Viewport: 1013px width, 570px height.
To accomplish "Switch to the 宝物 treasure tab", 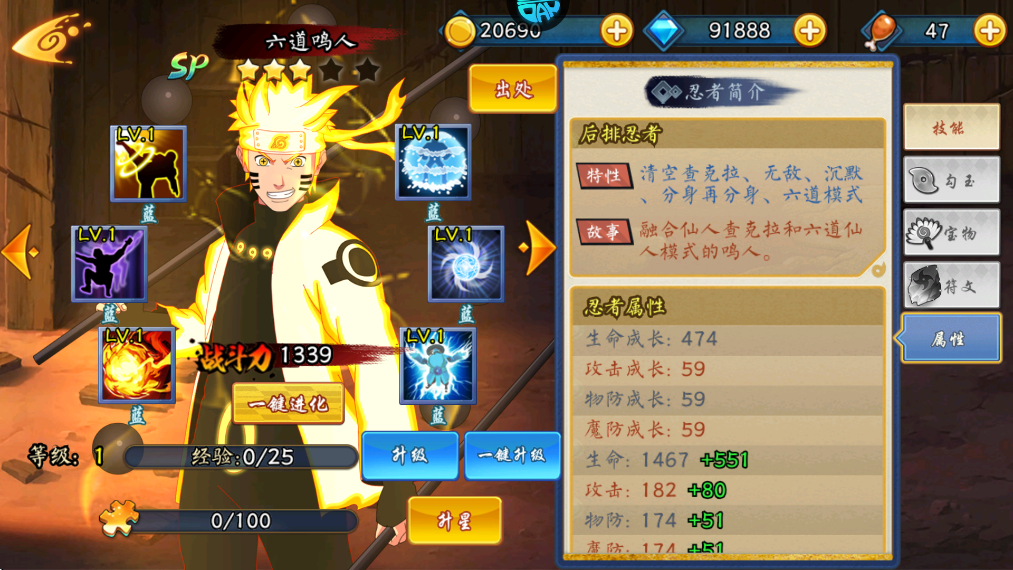I will coord(951,234).
